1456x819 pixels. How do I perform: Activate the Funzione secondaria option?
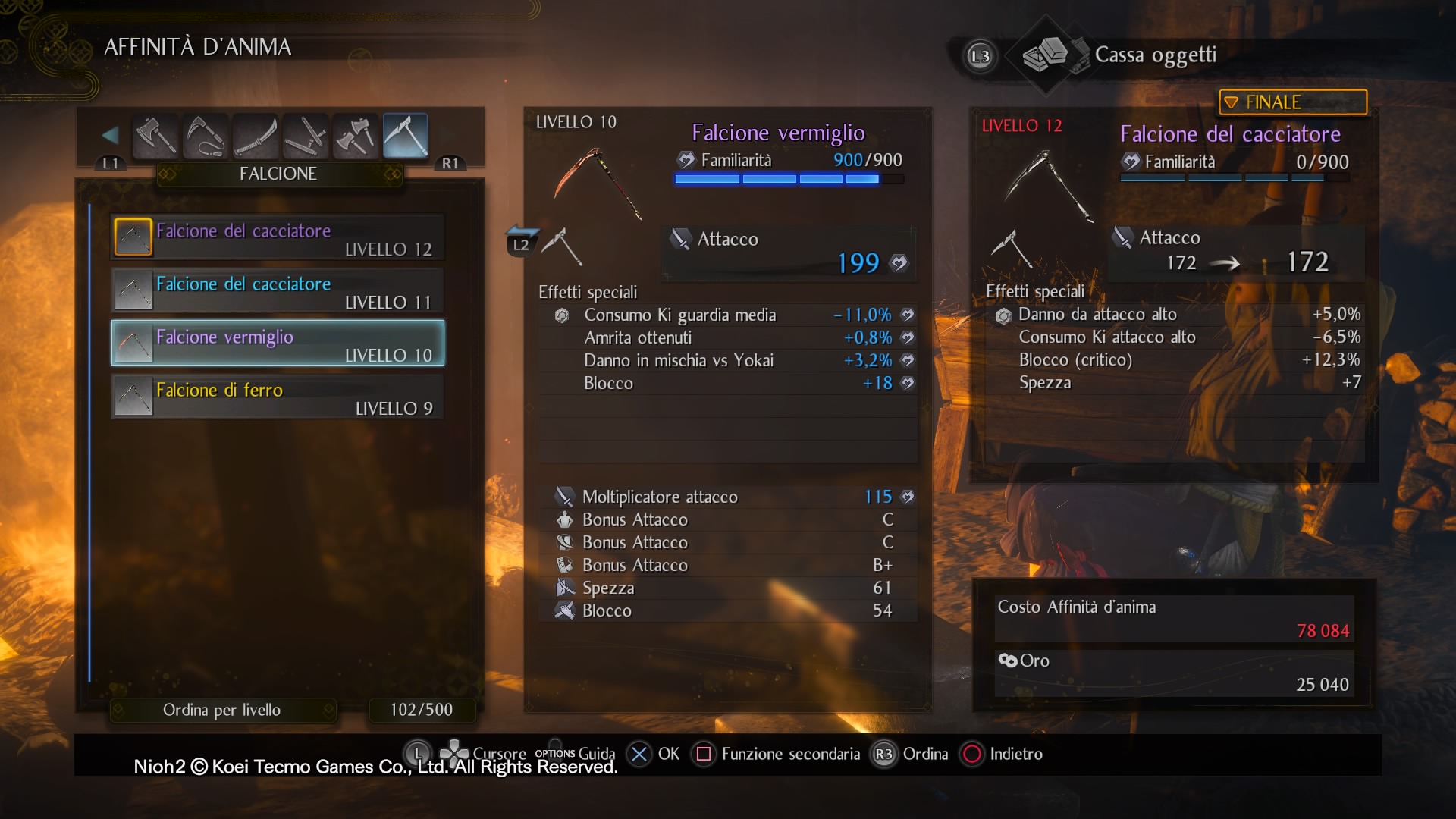click(779, 755)
